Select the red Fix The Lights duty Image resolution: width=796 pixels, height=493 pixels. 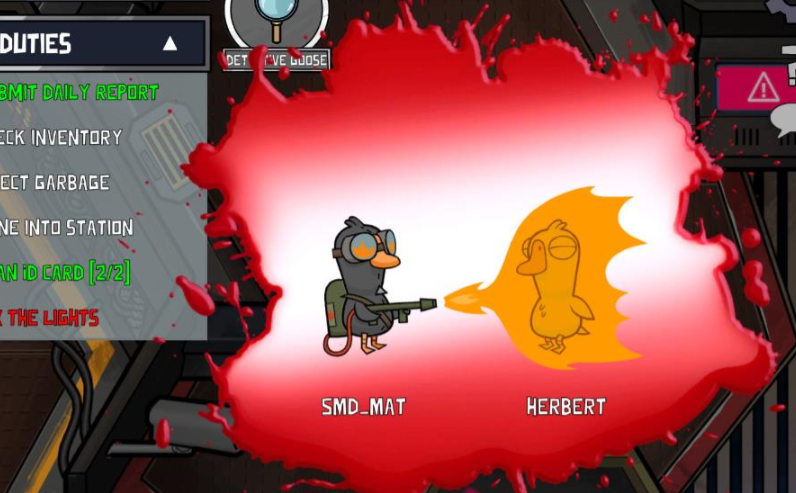[50, 317]
